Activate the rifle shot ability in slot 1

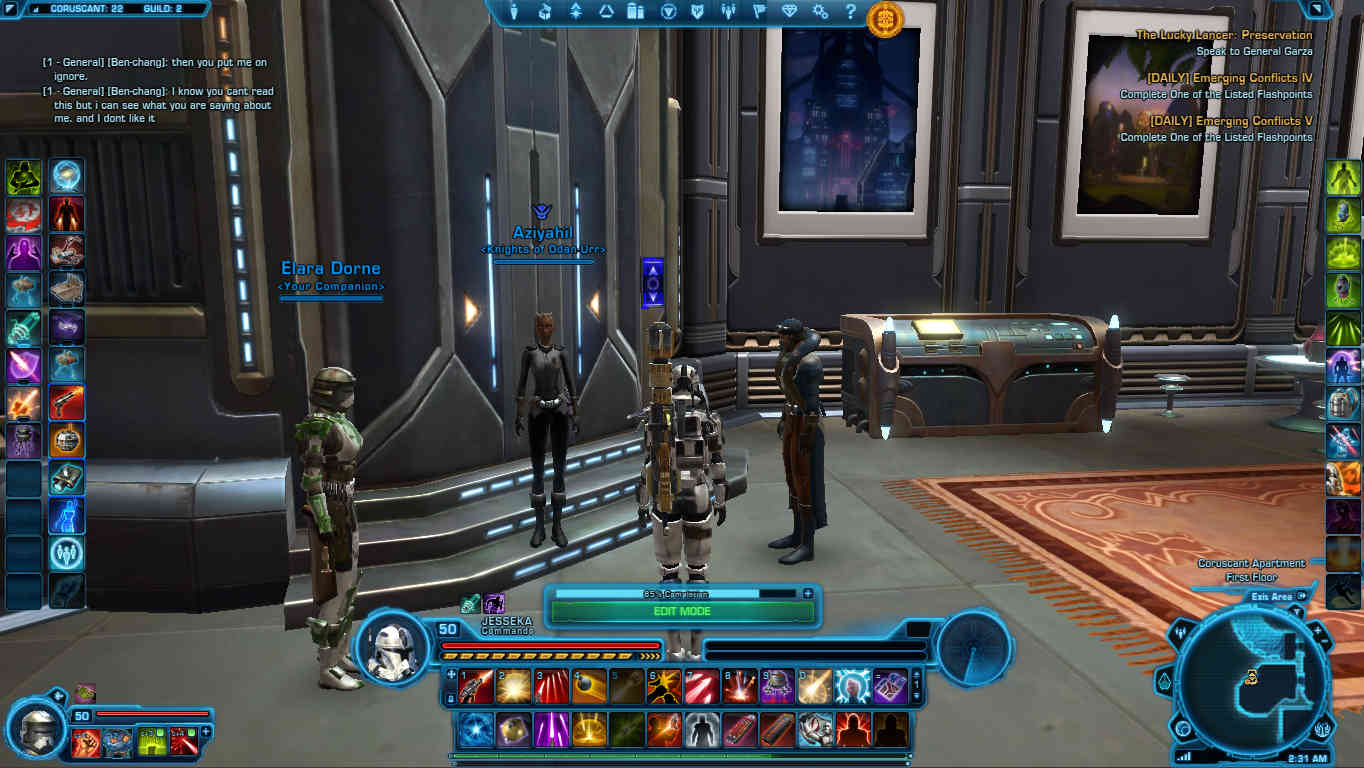[x=477, y=687]
